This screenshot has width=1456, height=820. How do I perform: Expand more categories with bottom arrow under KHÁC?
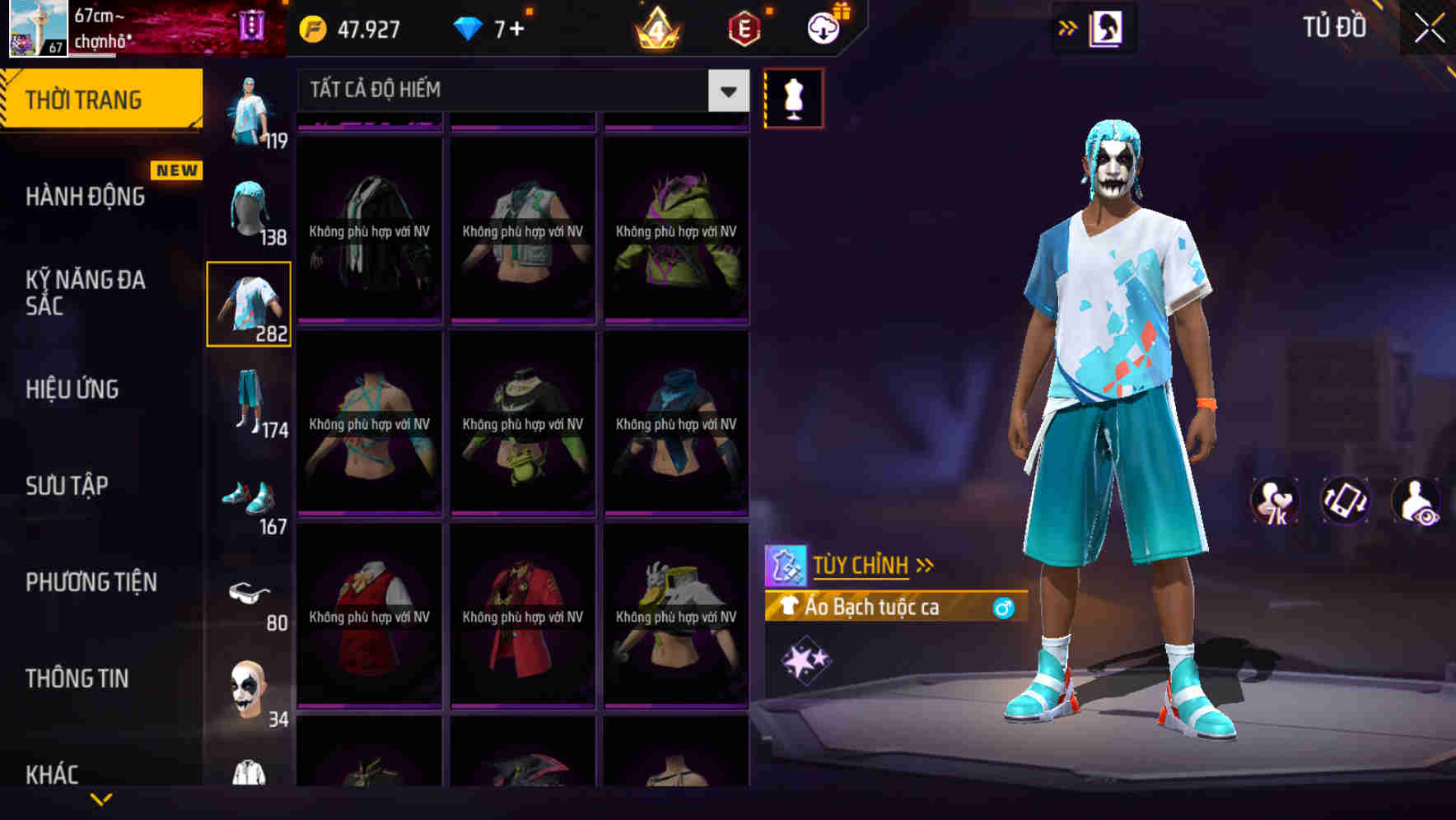click(x=101, y=798)
